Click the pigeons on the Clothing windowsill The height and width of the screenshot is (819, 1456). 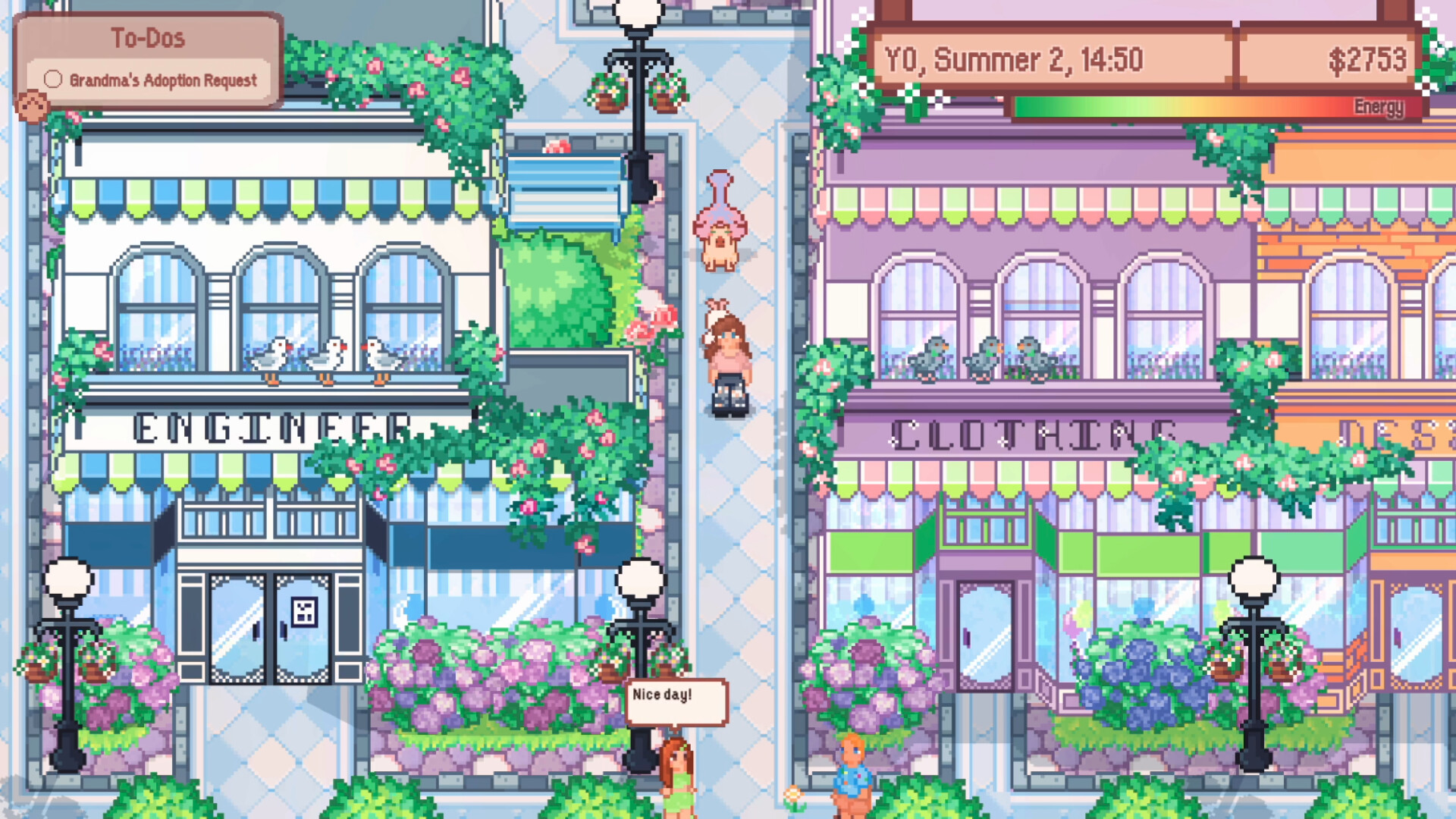tap(982, 355)
